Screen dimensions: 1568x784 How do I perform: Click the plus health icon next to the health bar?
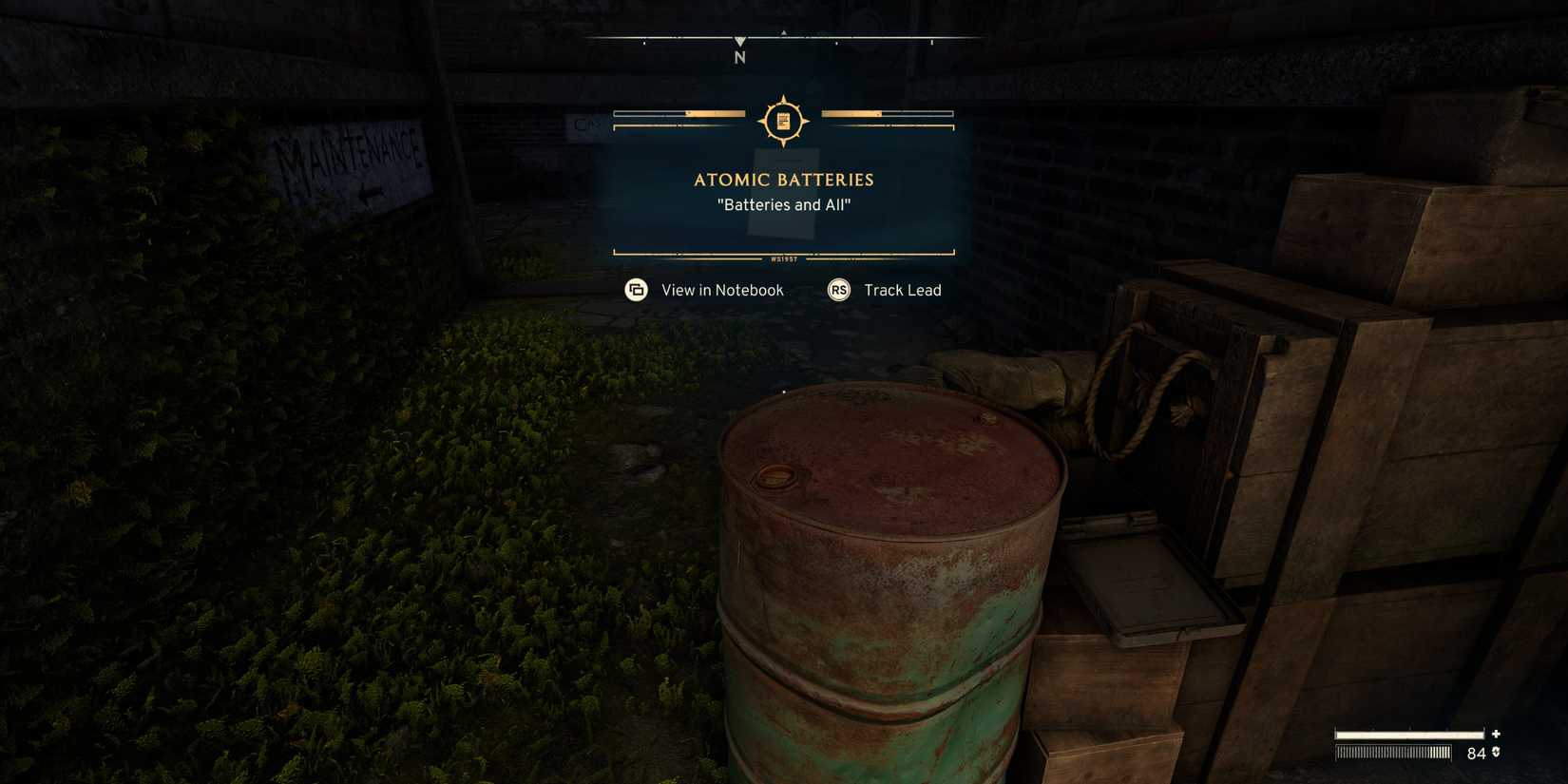(1496, 734)
